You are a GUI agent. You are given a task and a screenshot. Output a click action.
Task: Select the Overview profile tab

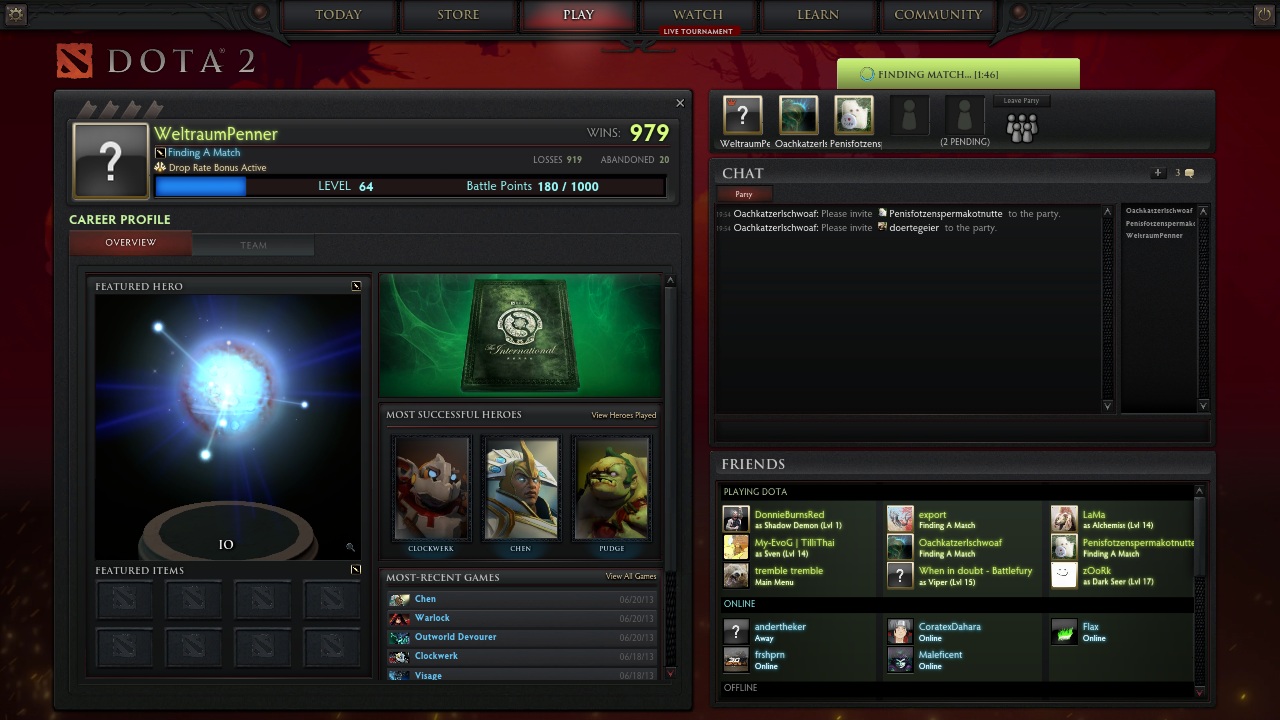coord(131,243)
